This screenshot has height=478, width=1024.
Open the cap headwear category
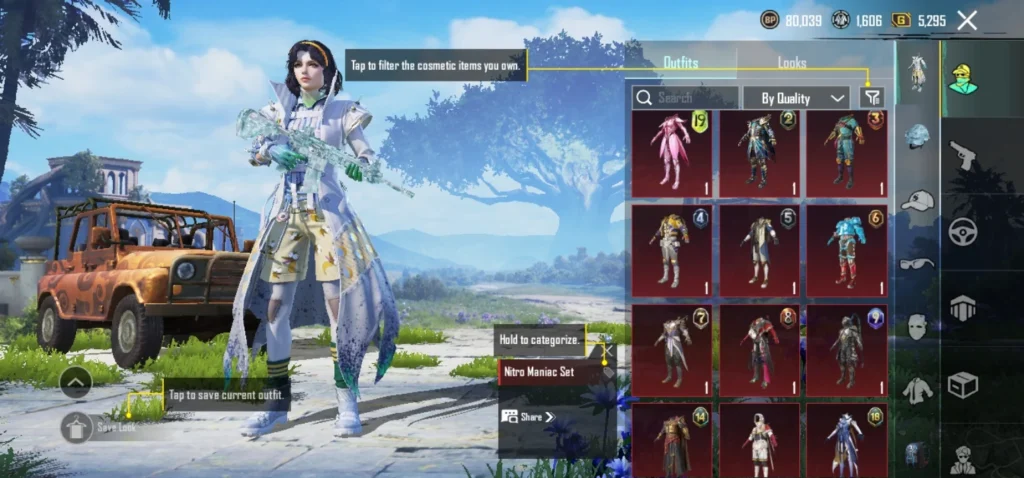(x=917, y=201)
